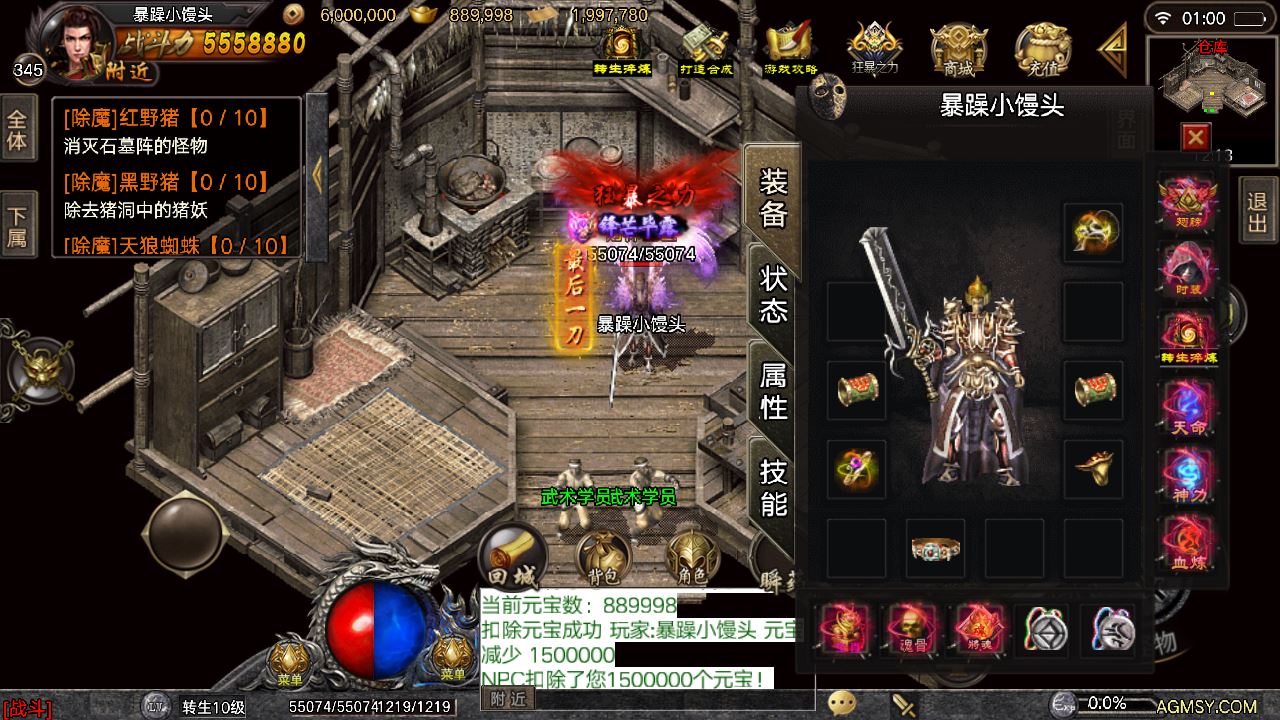Select the 全体 channel tab
This screenshot has height=720, width=1280.
point(16,130)
